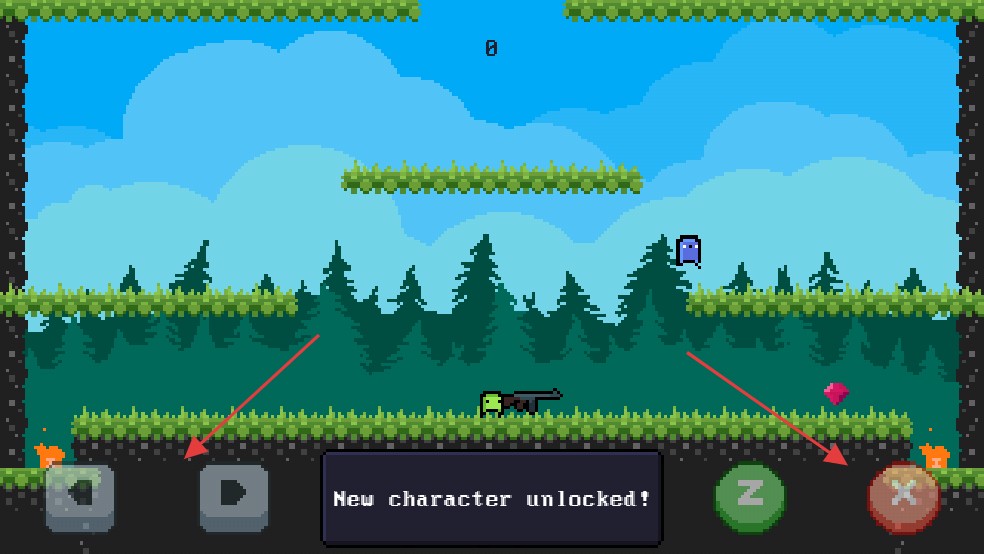
Task: Hit the green Z action button
Action: point(750,495)
